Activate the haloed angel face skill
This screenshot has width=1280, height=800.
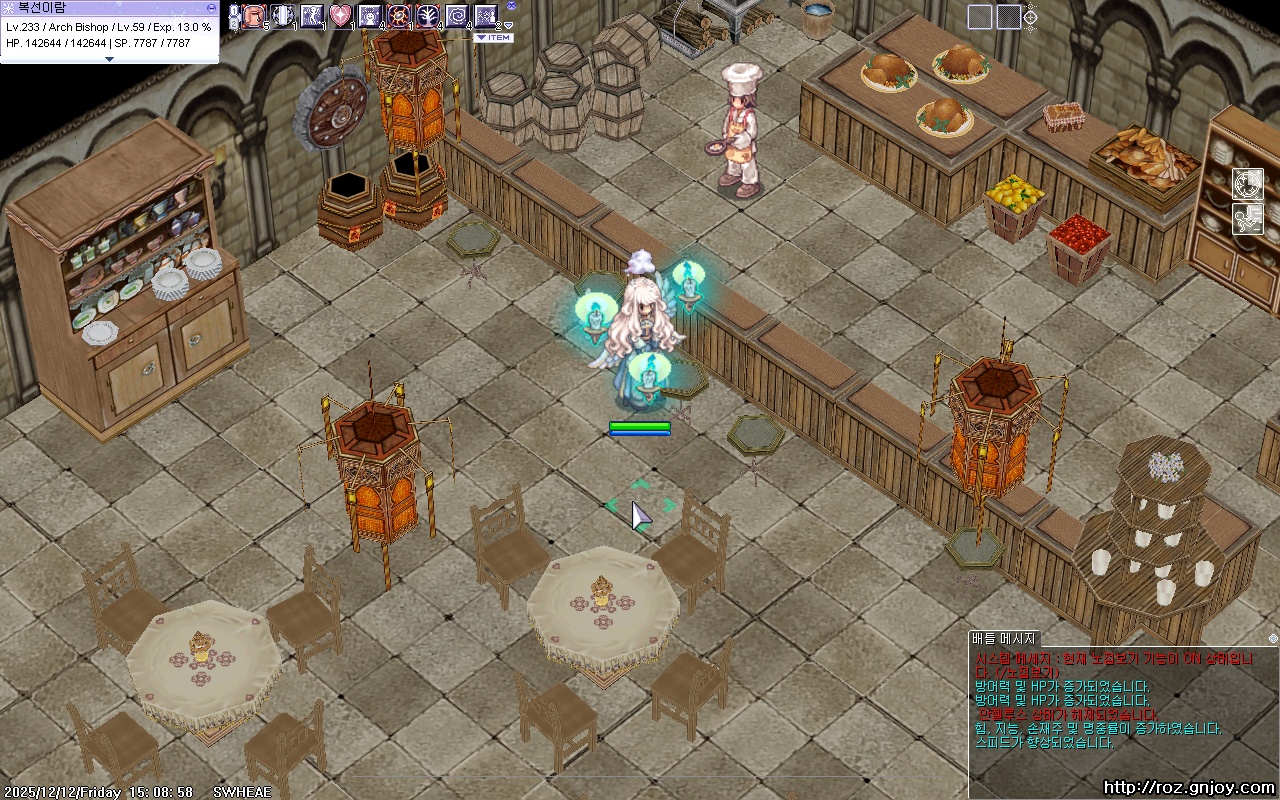pos(370,16)
